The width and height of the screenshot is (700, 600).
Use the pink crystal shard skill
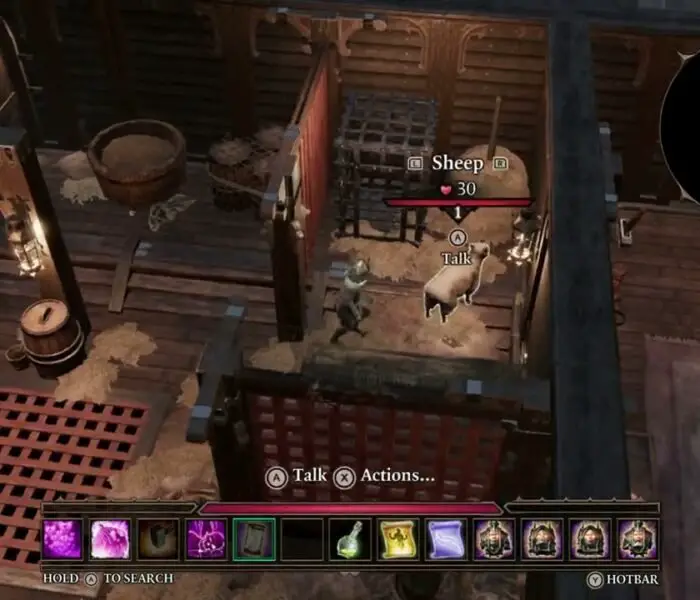point(110,539)
